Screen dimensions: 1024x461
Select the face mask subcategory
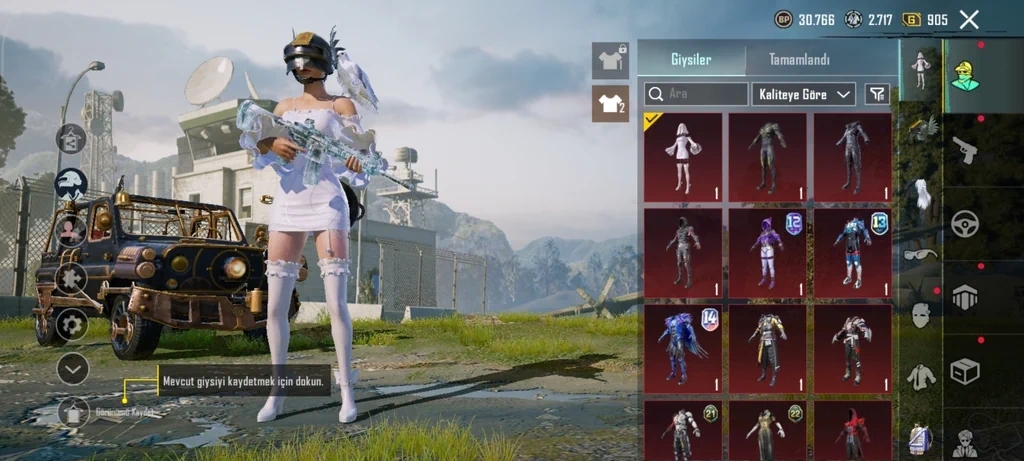[x=921, y=315]
